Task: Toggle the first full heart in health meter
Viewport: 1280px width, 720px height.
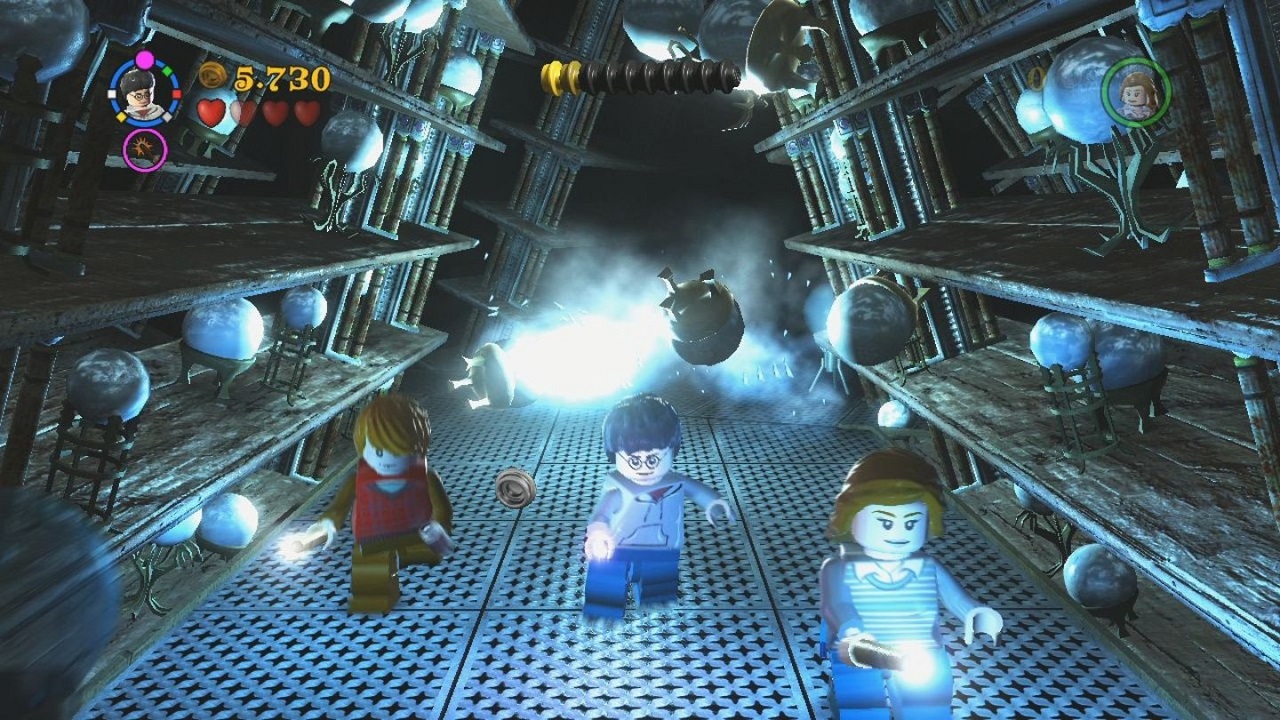Action: (x=210, y=112)
